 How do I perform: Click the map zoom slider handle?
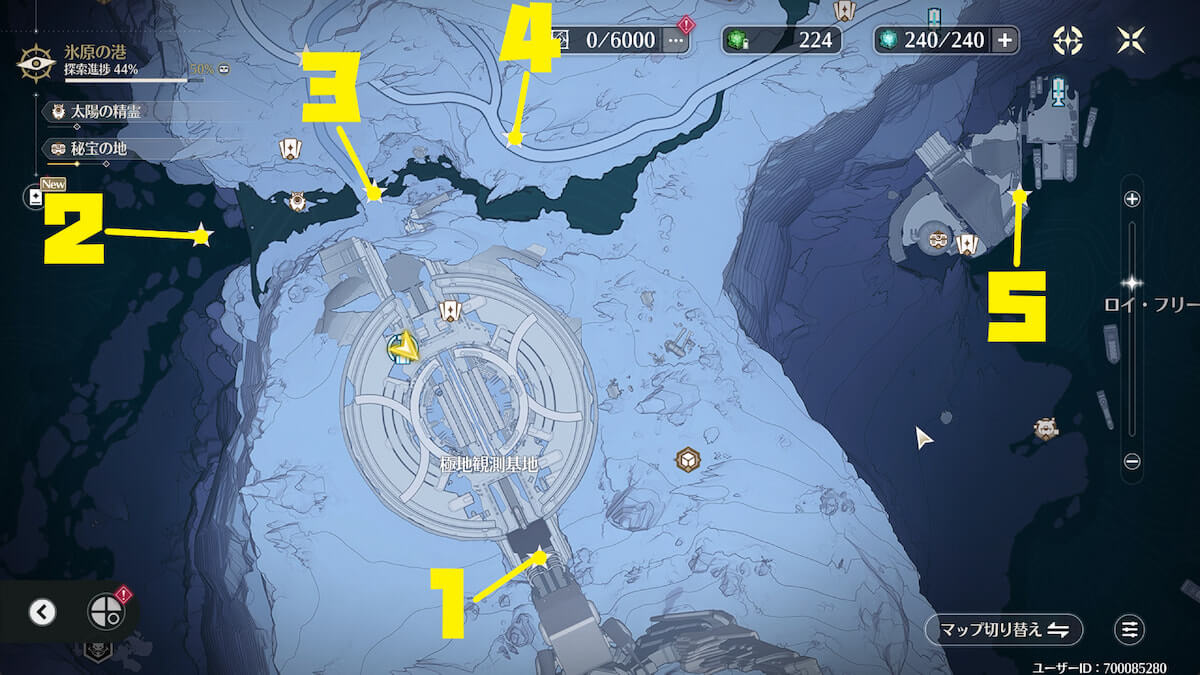[1132, 283]
